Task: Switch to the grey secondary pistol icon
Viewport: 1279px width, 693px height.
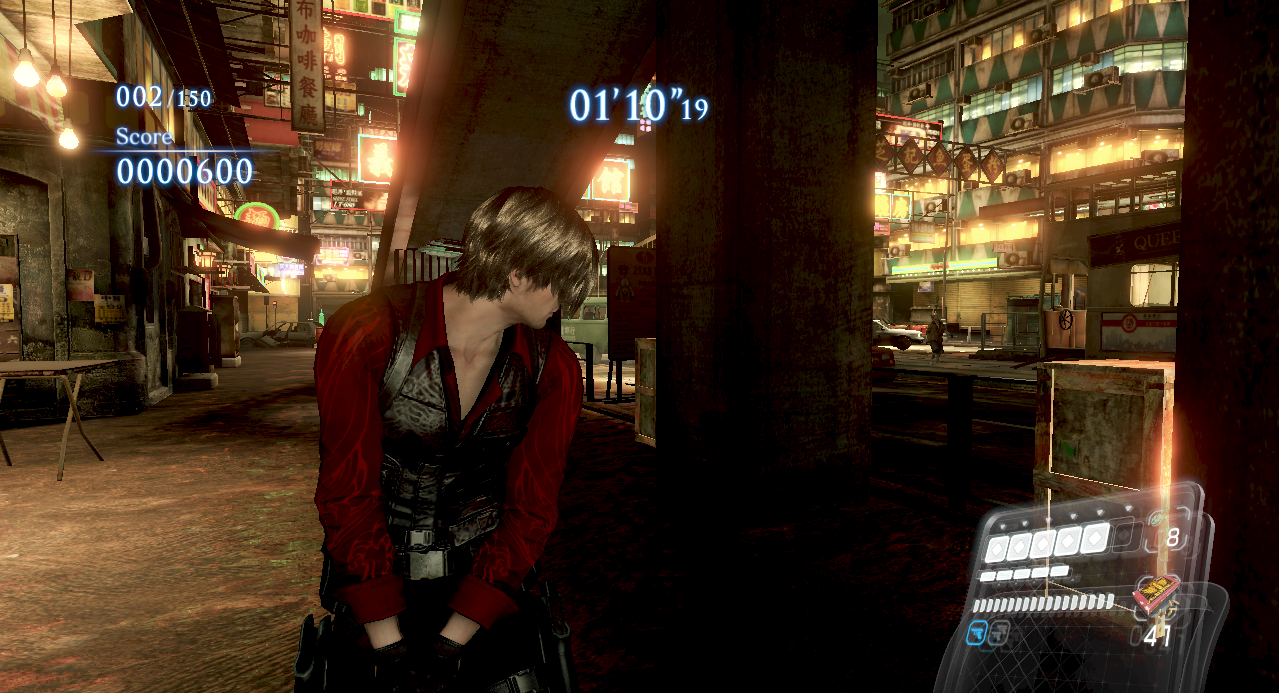Action: [997, 632]
